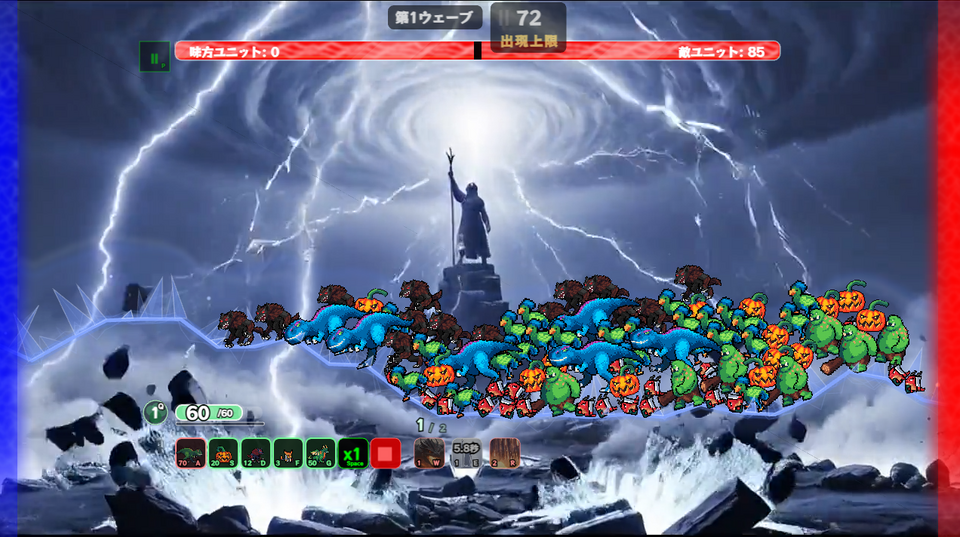Spawn the small orange fox unit
Image resolution: width=960 pixels, height=537 pixels.
[x=288, y=453]
